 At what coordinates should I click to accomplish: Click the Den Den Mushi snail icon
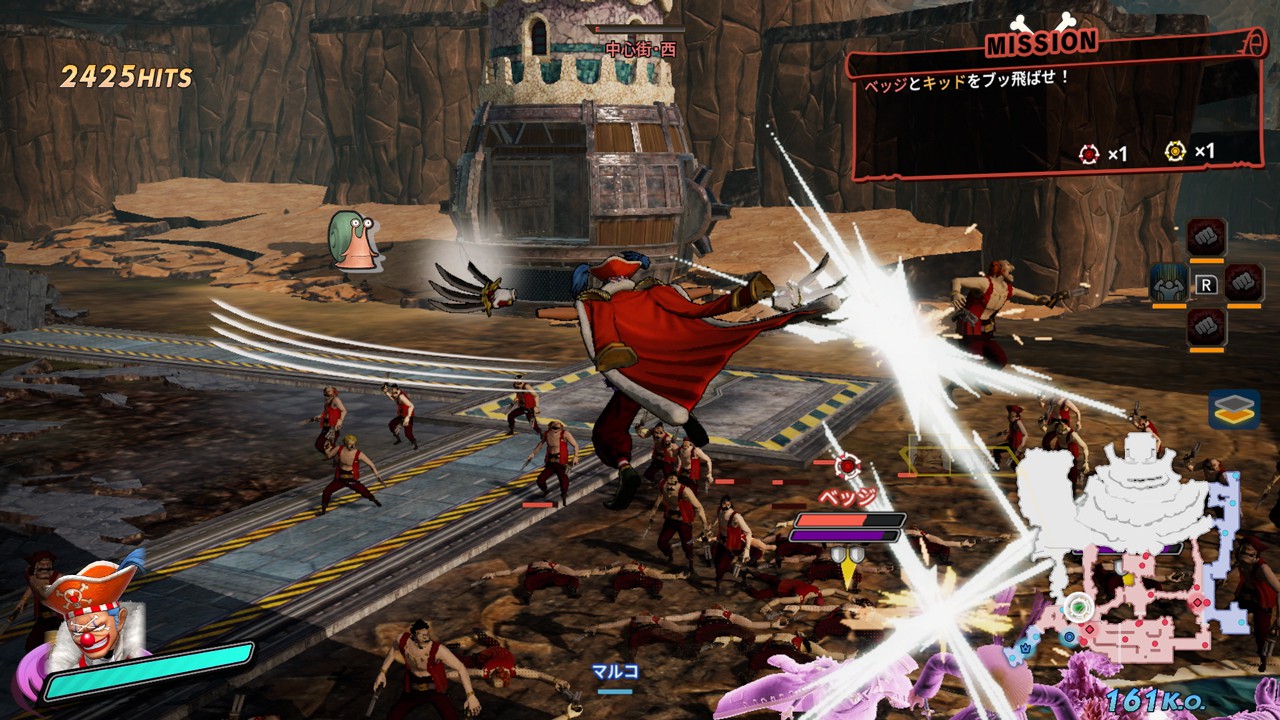(x=350, y=240)
